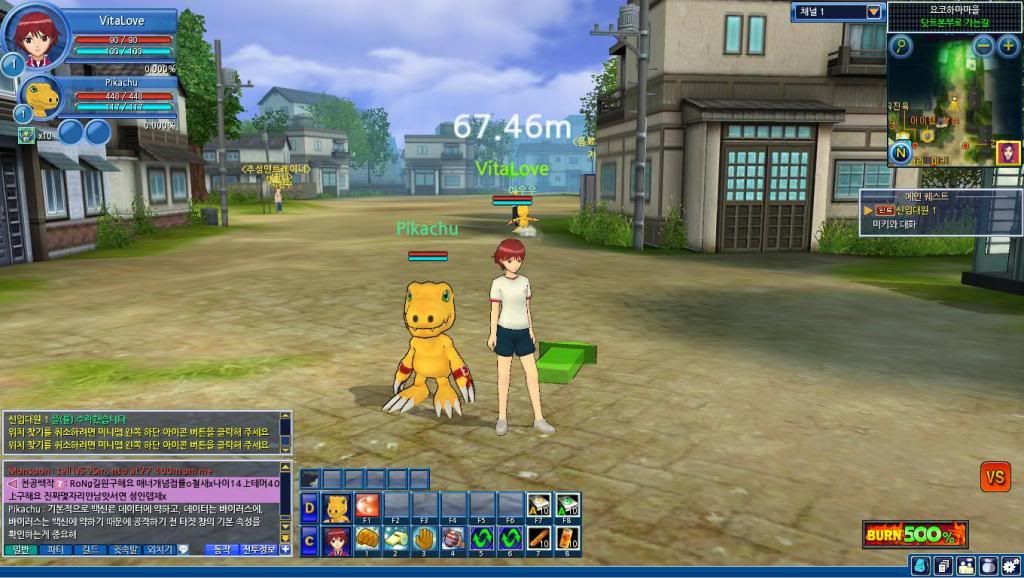Click VitaLove's tamer portrait
Screen dimensions: 1024x578
pos(35,35)
